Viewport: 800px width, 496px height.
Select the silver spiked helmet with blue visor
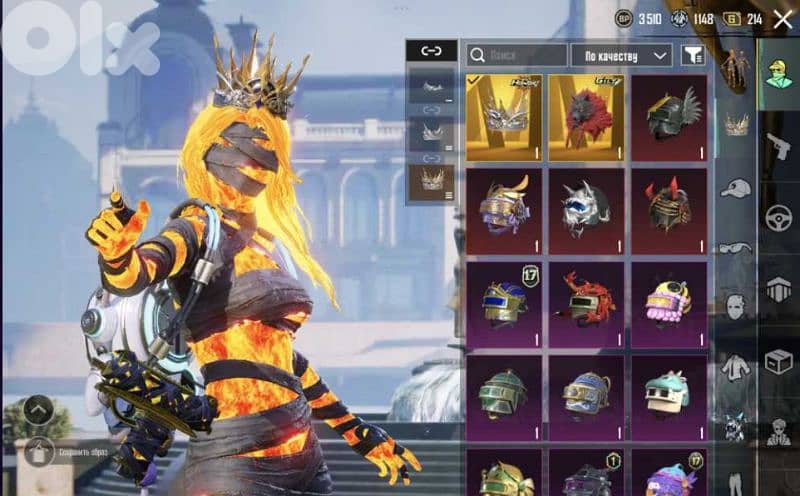[587, 211]
